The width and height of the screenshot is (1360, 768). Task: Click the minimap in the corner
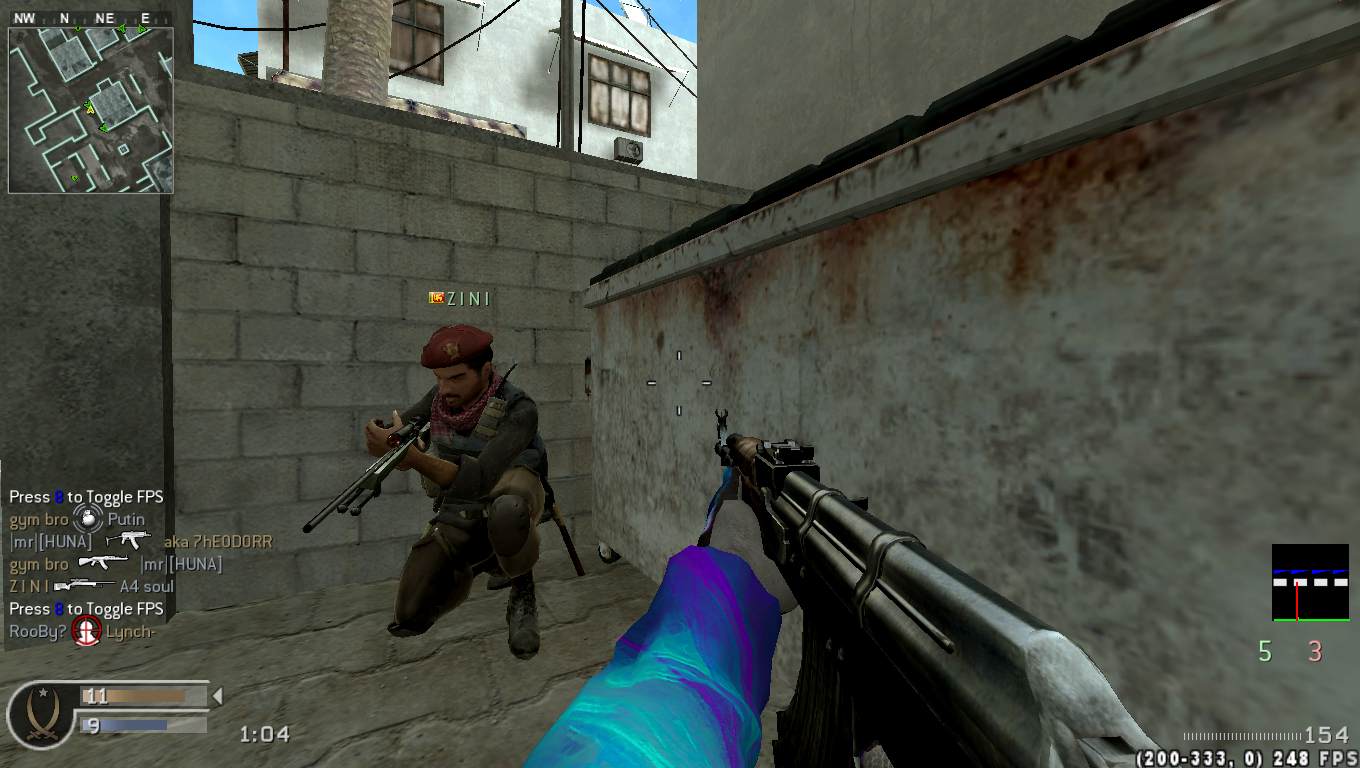pyautogui.click(x=91, y=110)
